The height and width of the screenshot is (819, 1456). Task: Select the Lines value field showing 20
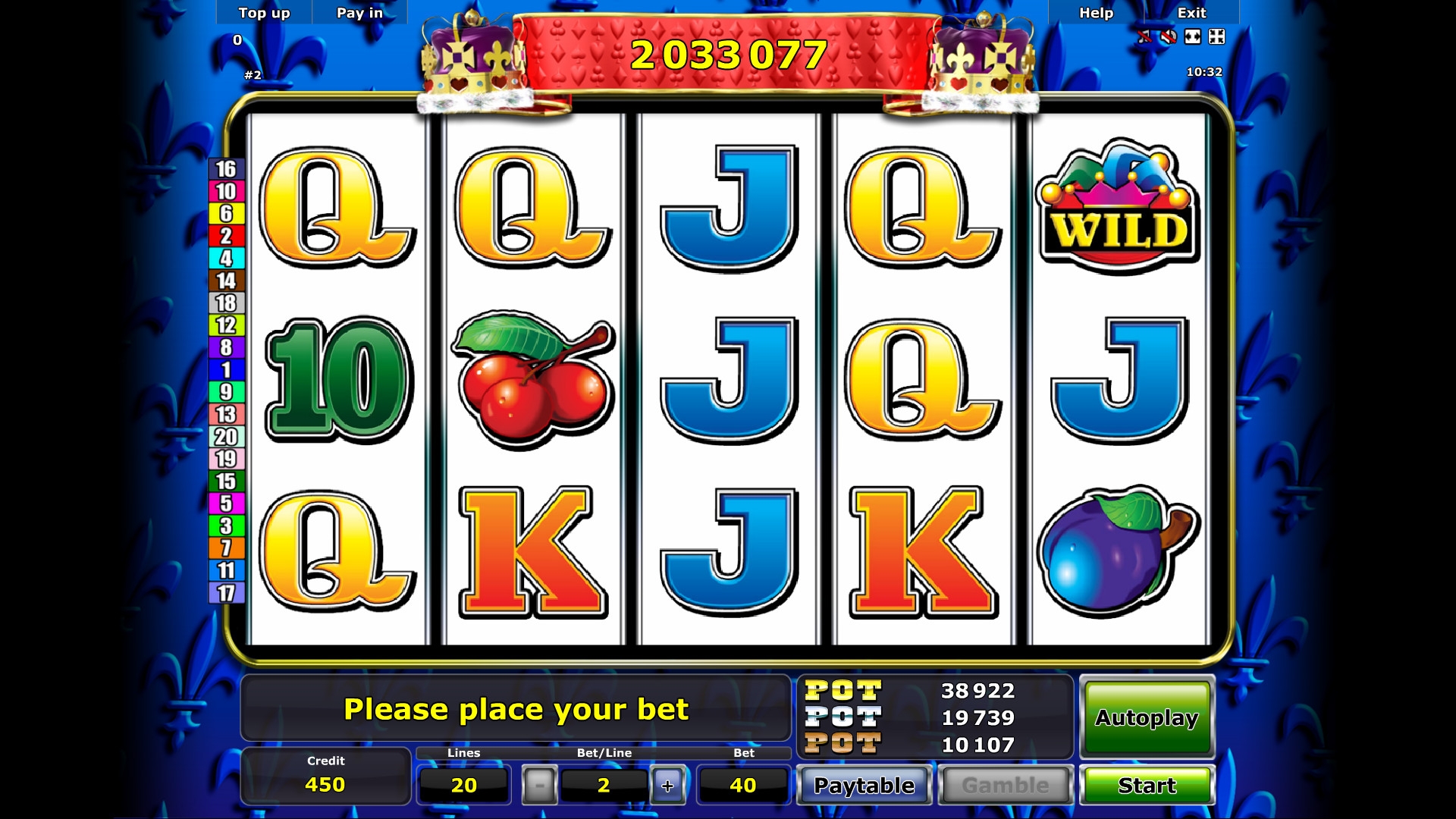coord(463,786)
